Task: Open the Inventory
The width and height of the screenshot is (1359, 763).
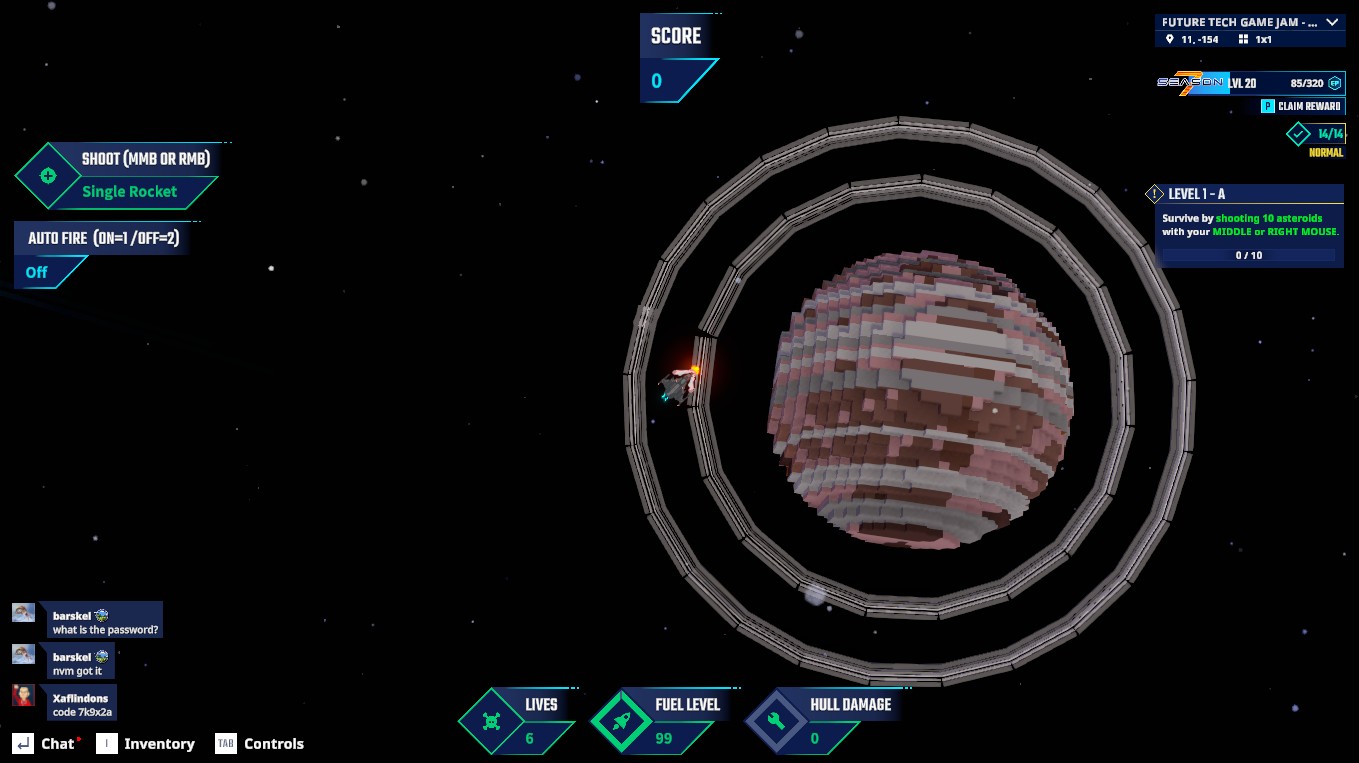Action: pyautogui.click(x=146, y=744)
